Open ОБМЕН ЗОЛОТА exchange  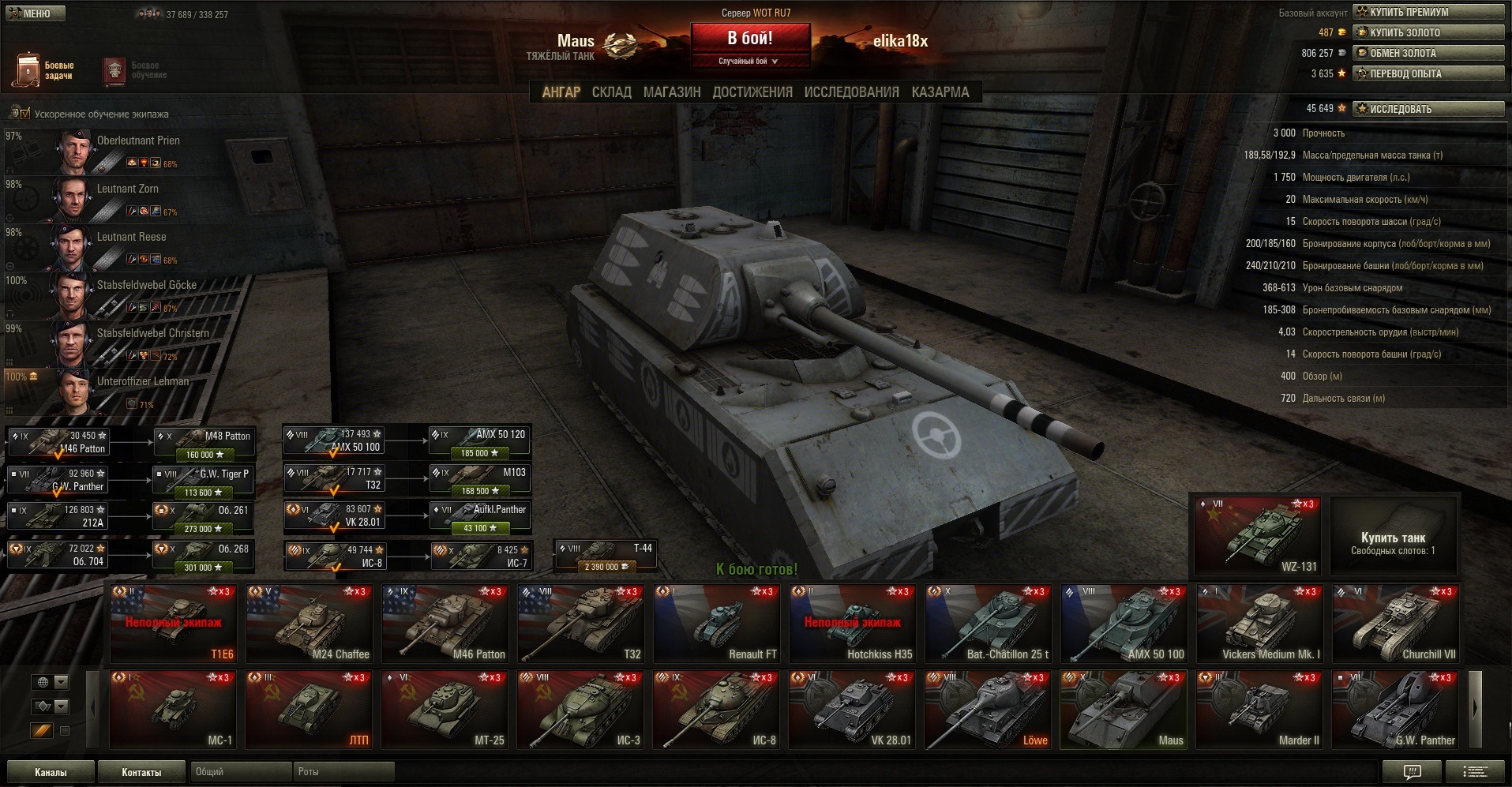1428,53
